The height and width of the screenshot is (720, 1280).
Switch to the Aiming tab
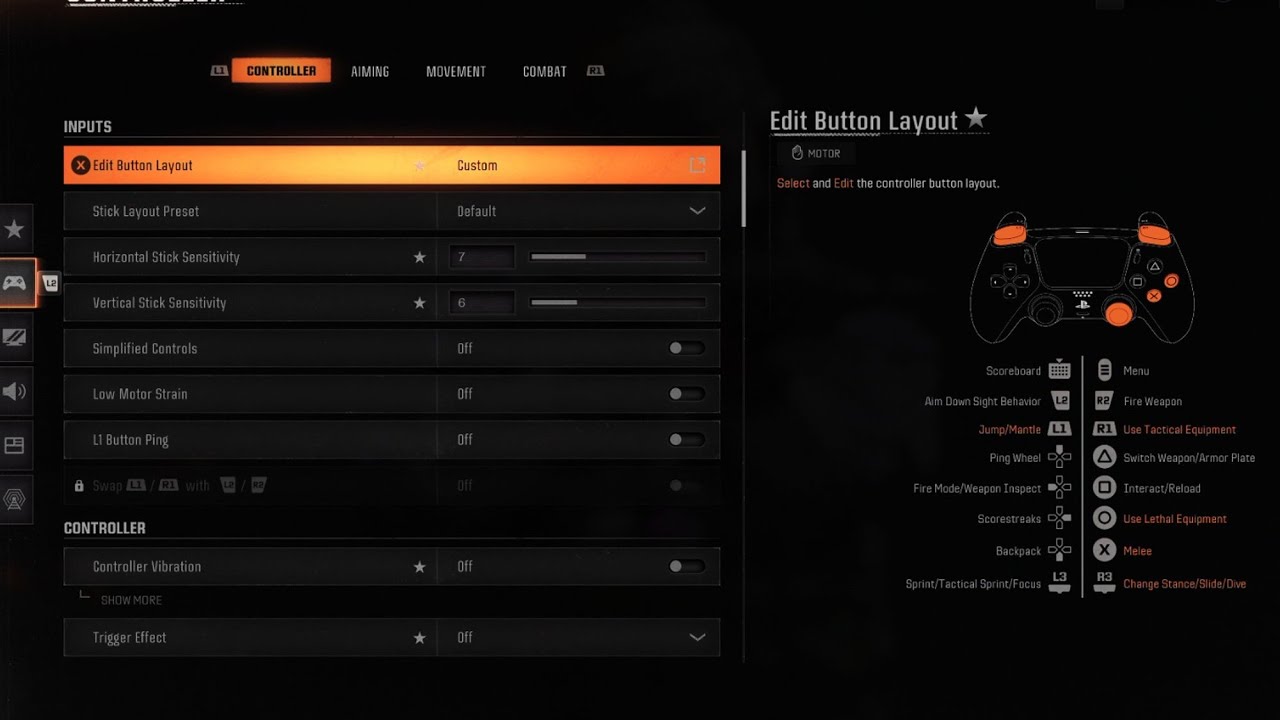point(370,72)
